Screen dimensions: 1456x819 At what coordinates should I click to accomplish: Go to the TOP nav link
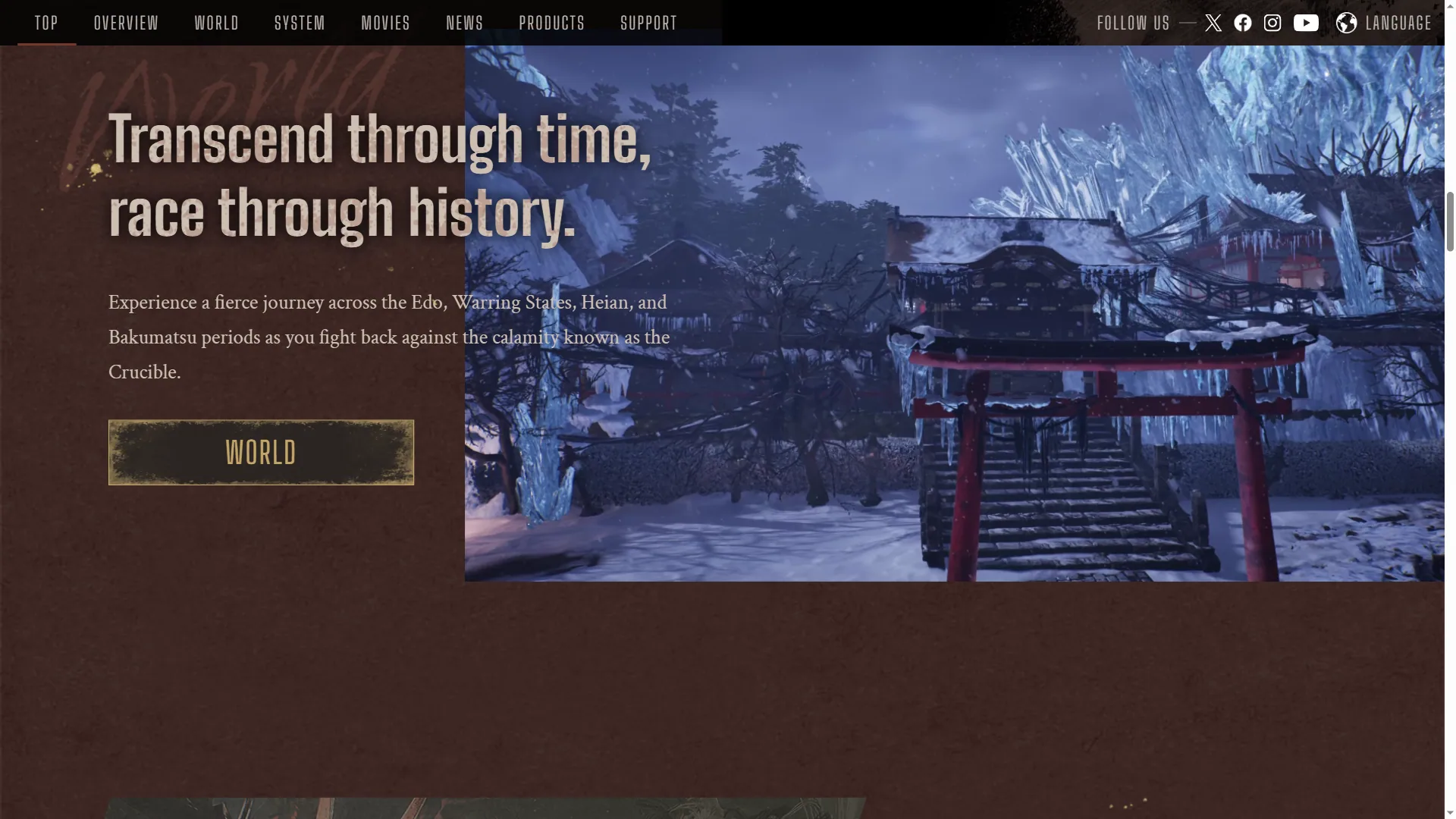coord(46,23)
